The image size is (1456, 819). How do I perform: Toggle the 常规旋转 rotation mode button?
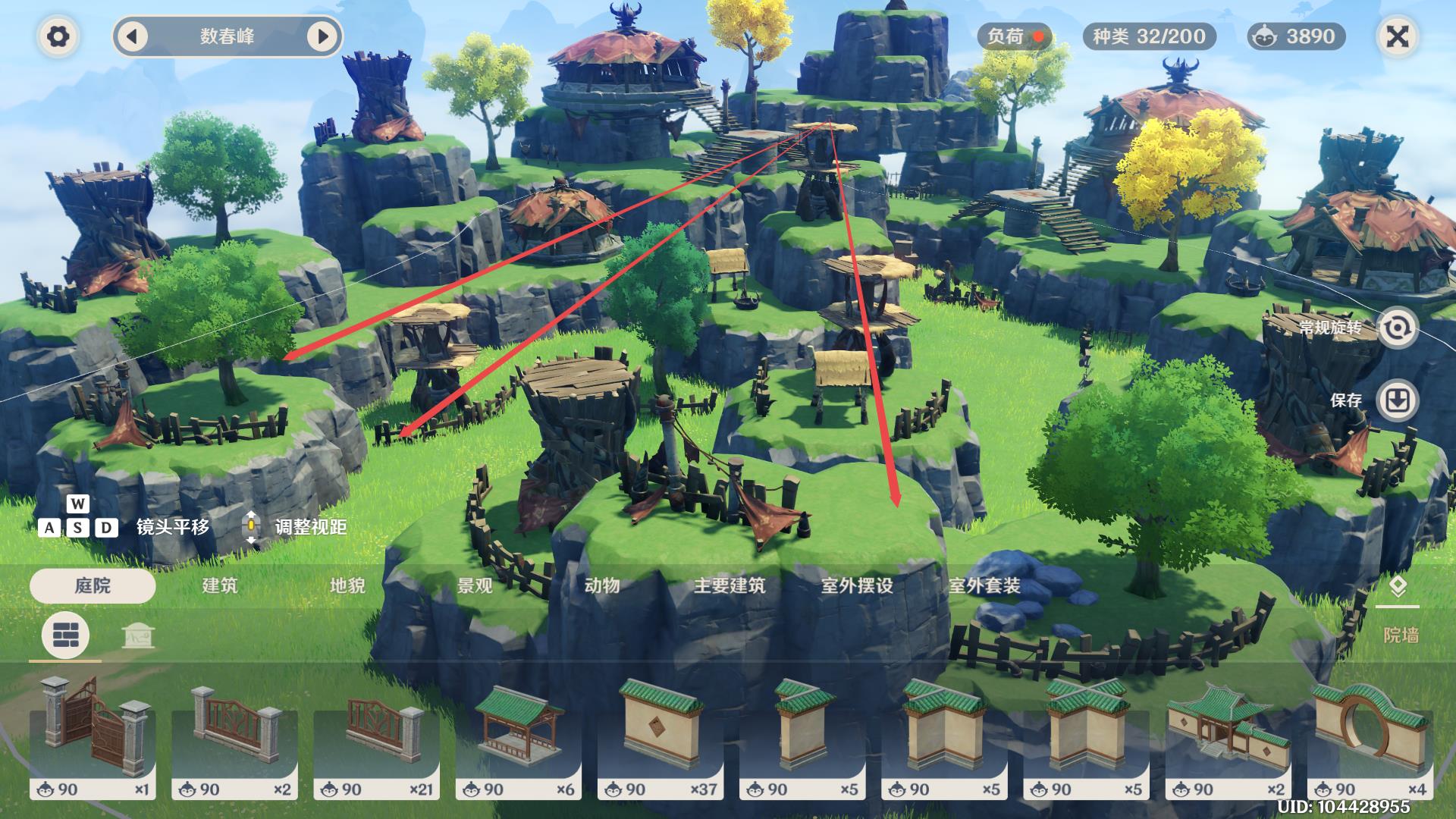[1396, 328]
